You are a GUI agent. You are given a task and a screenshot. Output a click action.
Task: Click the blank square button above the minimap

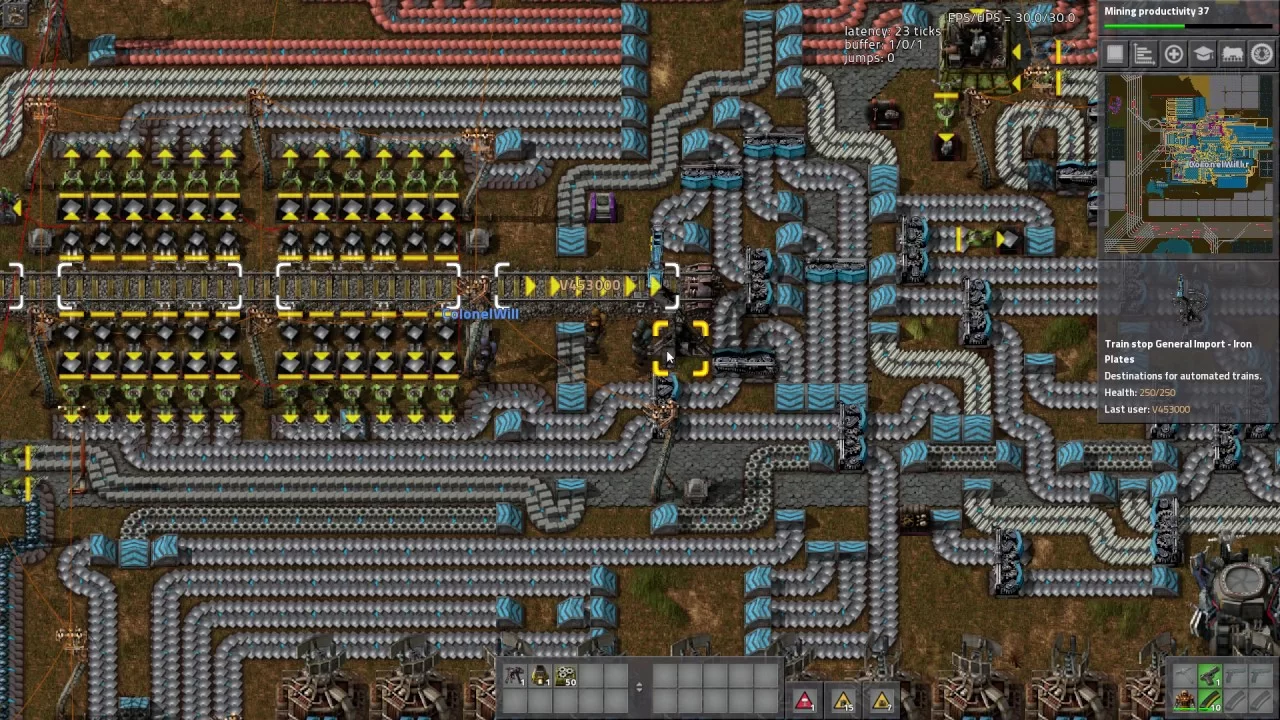[1116, 55]
